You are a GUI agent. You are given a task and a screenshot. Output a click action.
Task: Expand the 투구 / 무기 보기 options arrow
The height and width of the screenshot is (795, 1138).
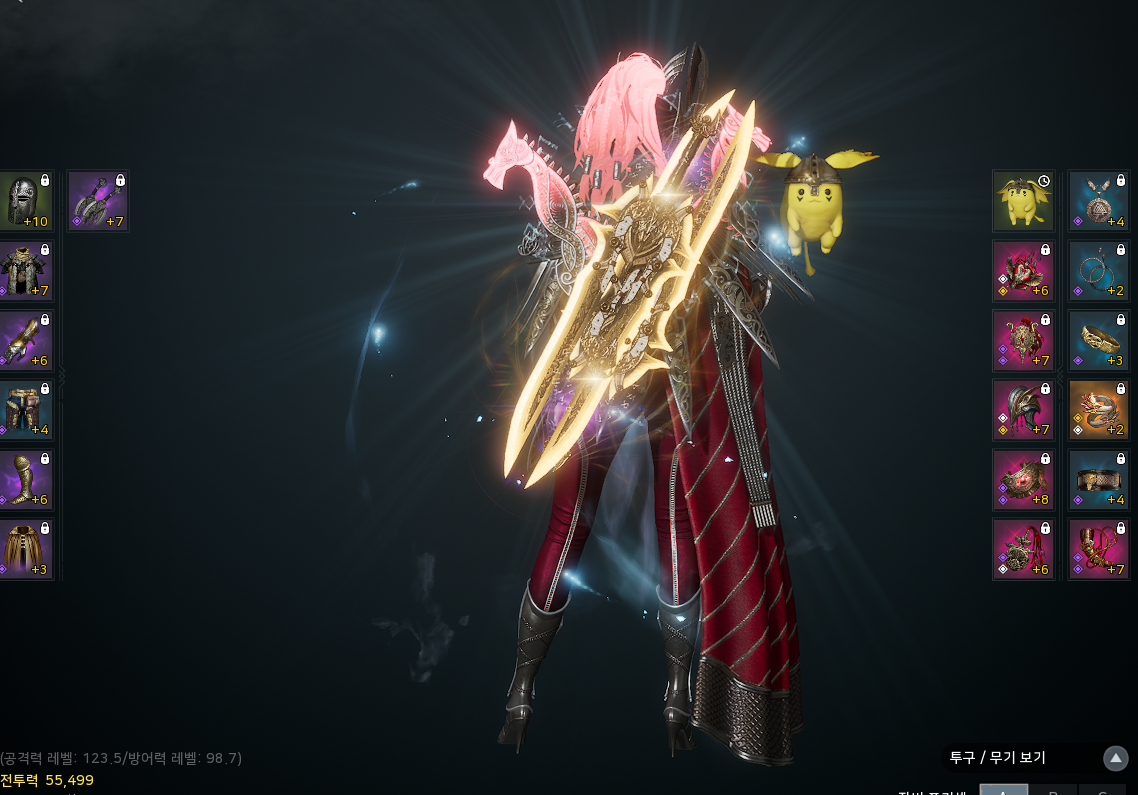click(x=1116, y=758)
